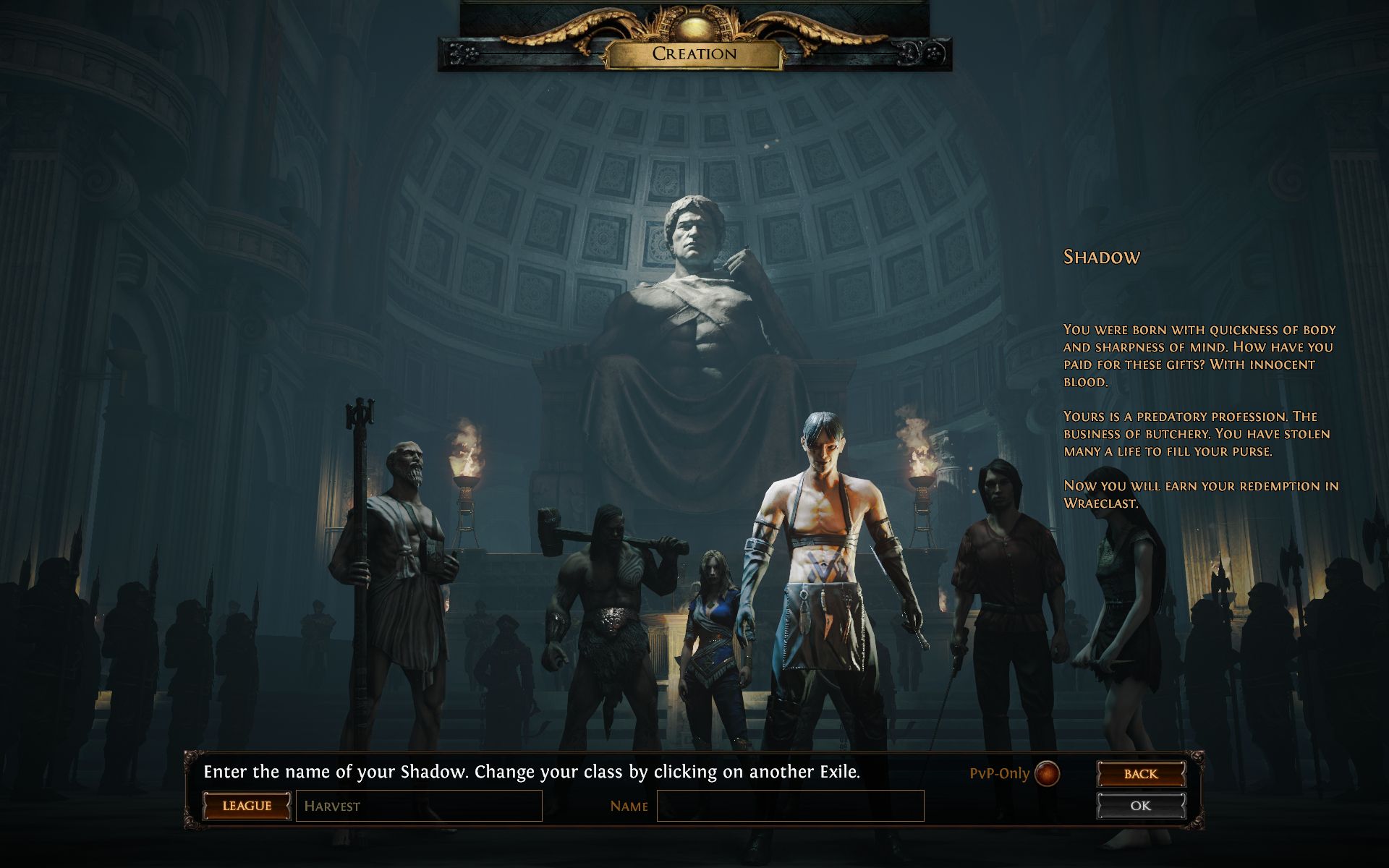
Task: Toggle the PvP-Only option
Action: 1047,773
